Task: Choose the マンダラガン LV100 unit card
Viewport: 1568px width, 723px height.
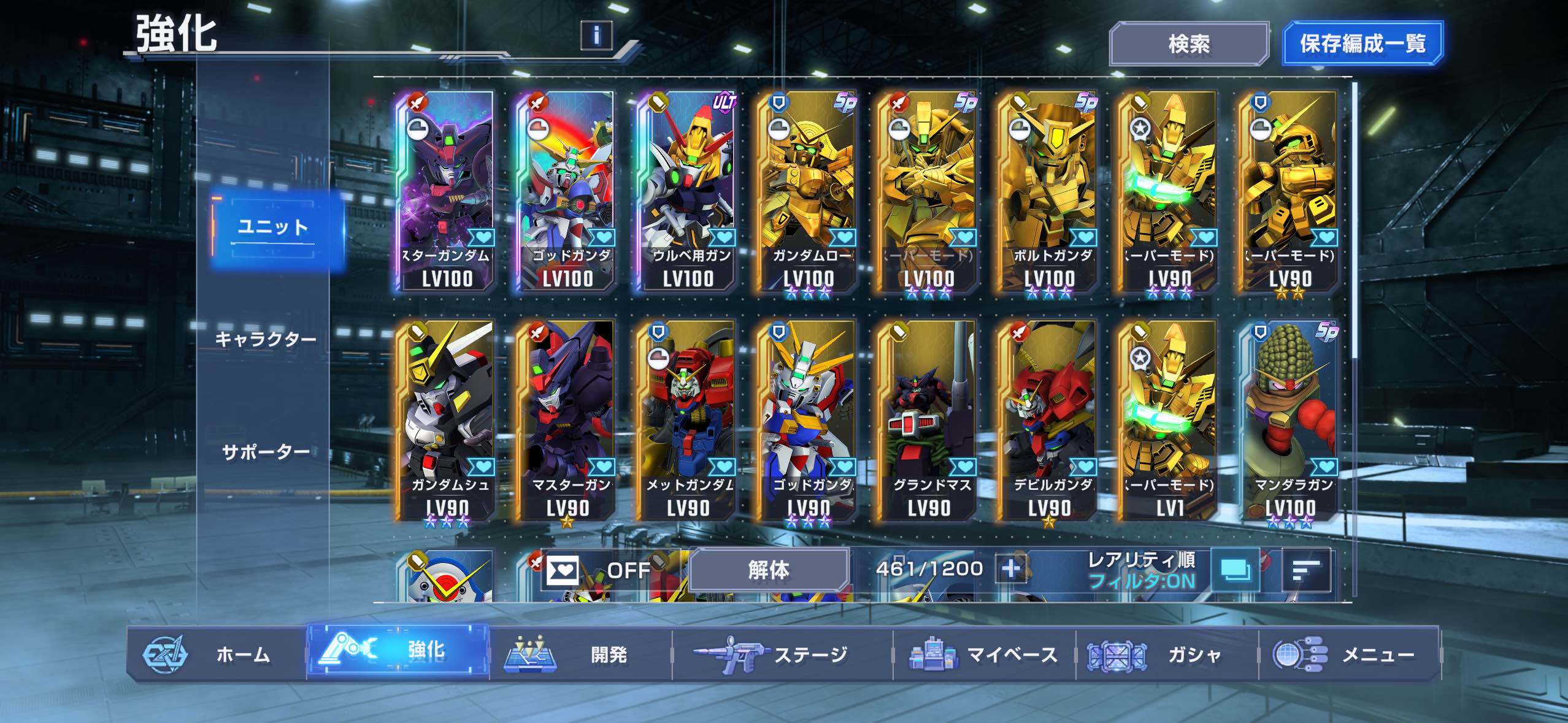Action: [x=1291, y=421]
